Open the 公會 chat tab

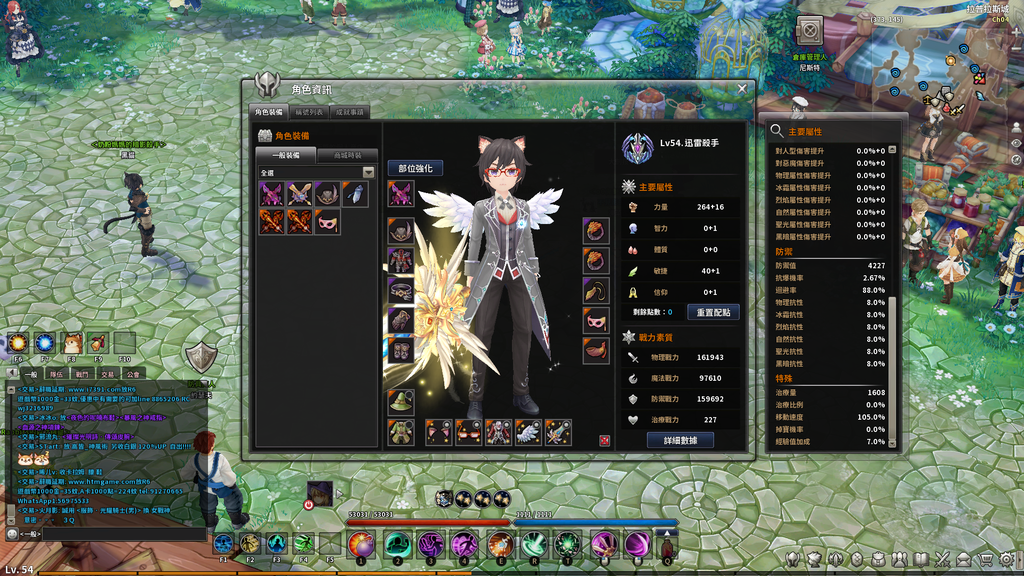coord(134,374)
